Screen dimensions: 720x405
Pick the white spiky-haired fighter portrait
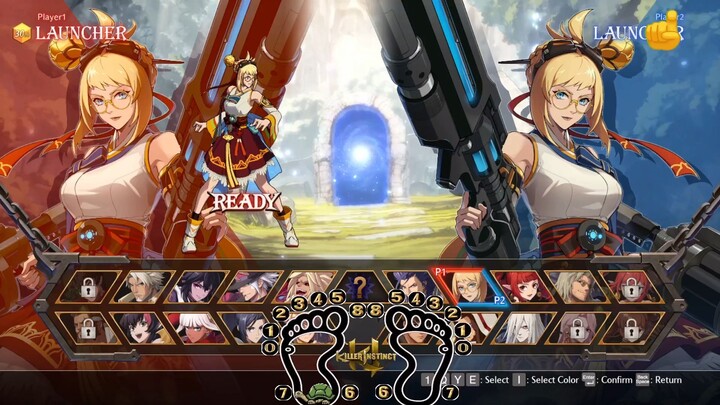tap(140, 288)
